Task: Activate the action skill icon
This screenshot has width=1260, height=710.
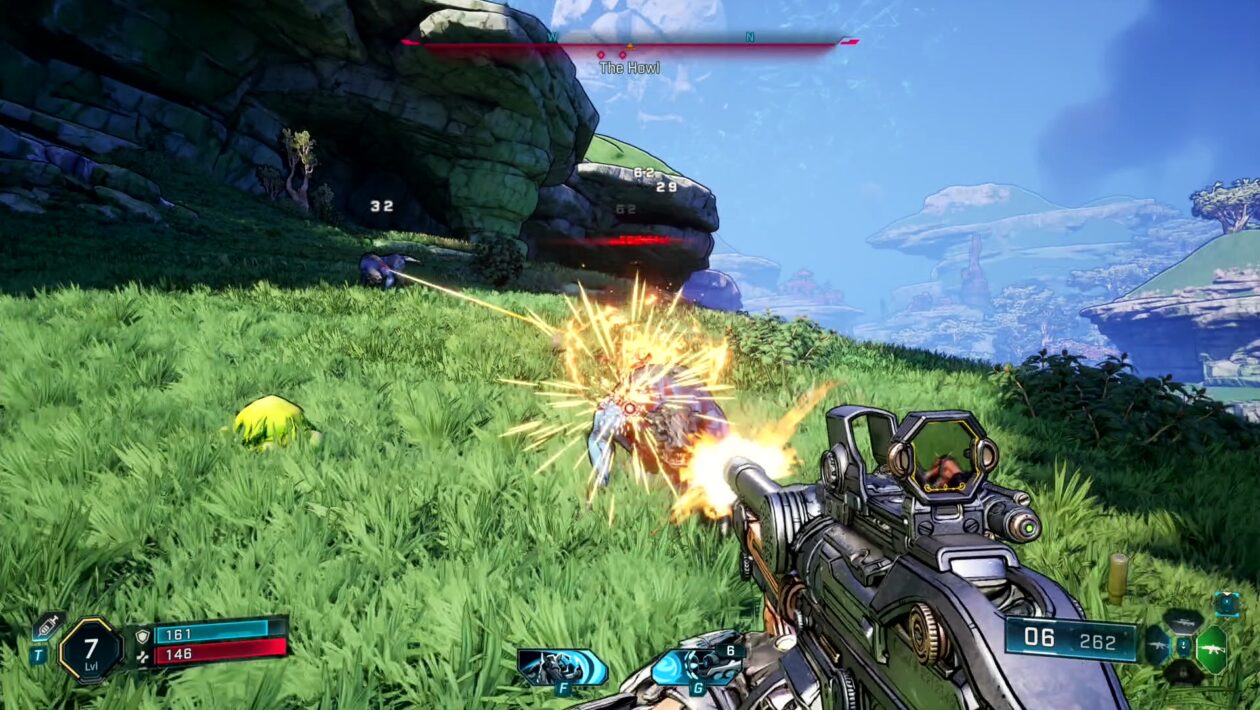Action: 562,667
